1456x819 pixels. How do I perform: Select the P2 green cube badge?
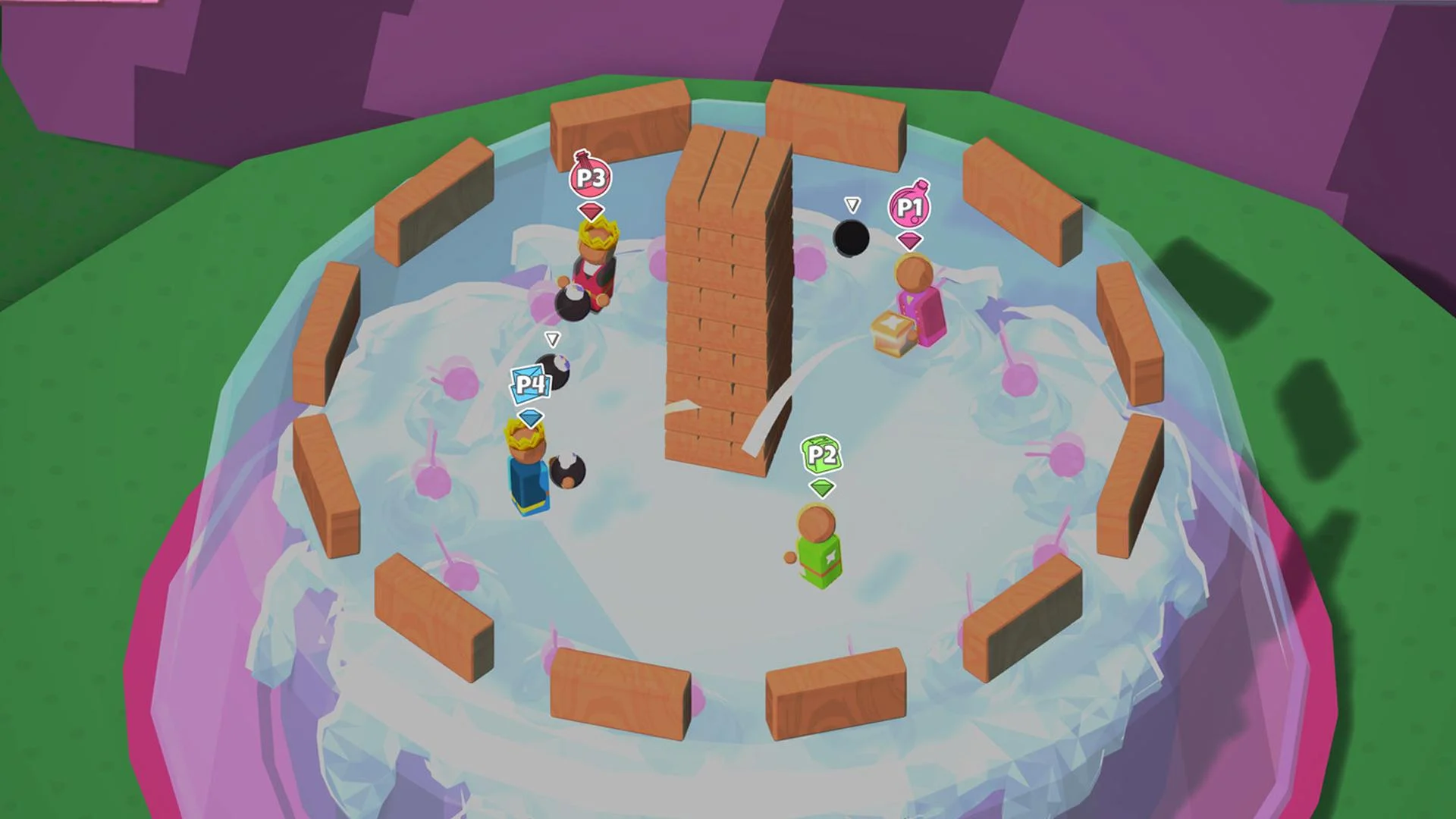(x=821, y=456)
